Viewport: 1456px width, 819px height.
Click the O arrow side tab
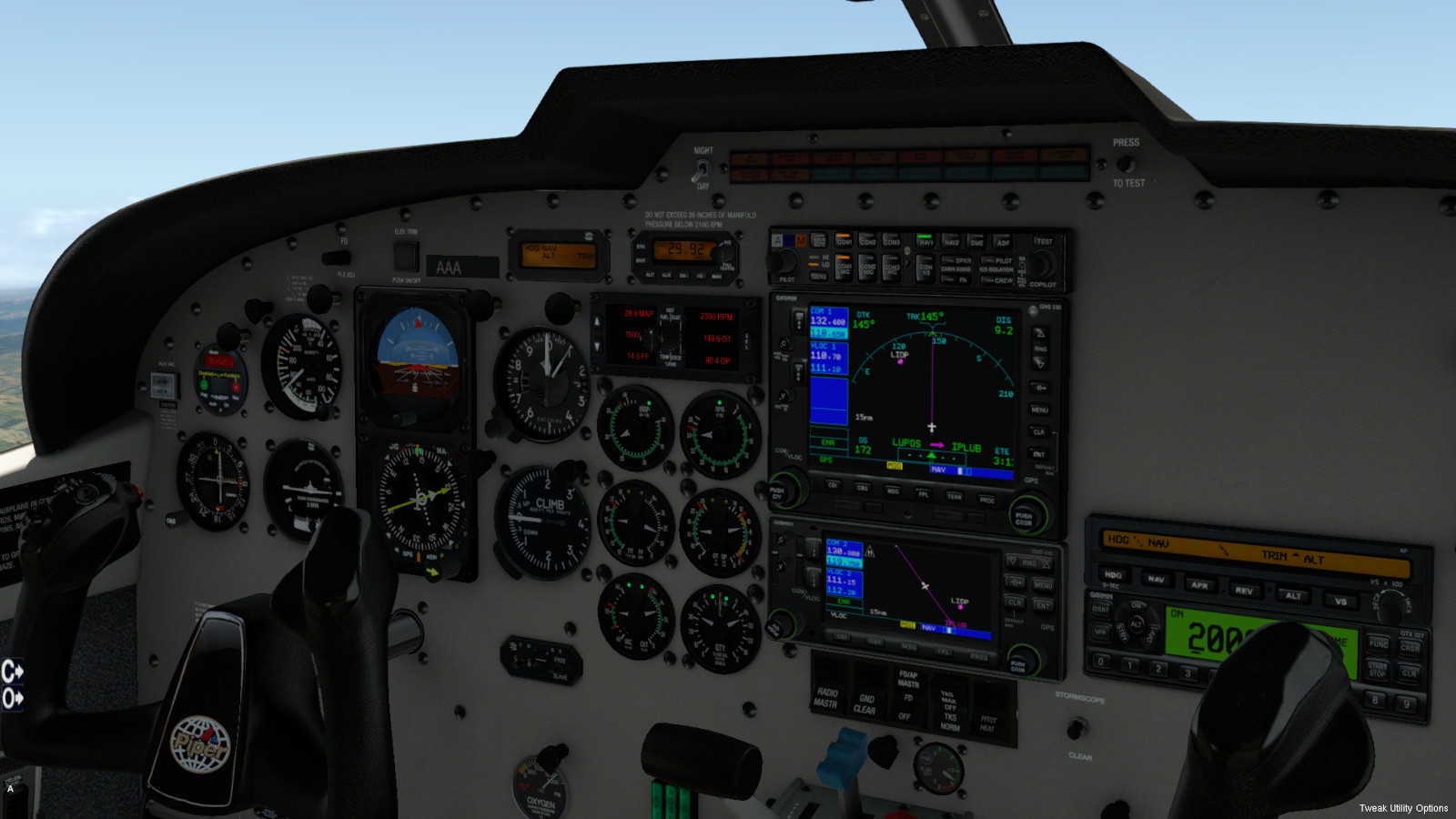(12, 699)
